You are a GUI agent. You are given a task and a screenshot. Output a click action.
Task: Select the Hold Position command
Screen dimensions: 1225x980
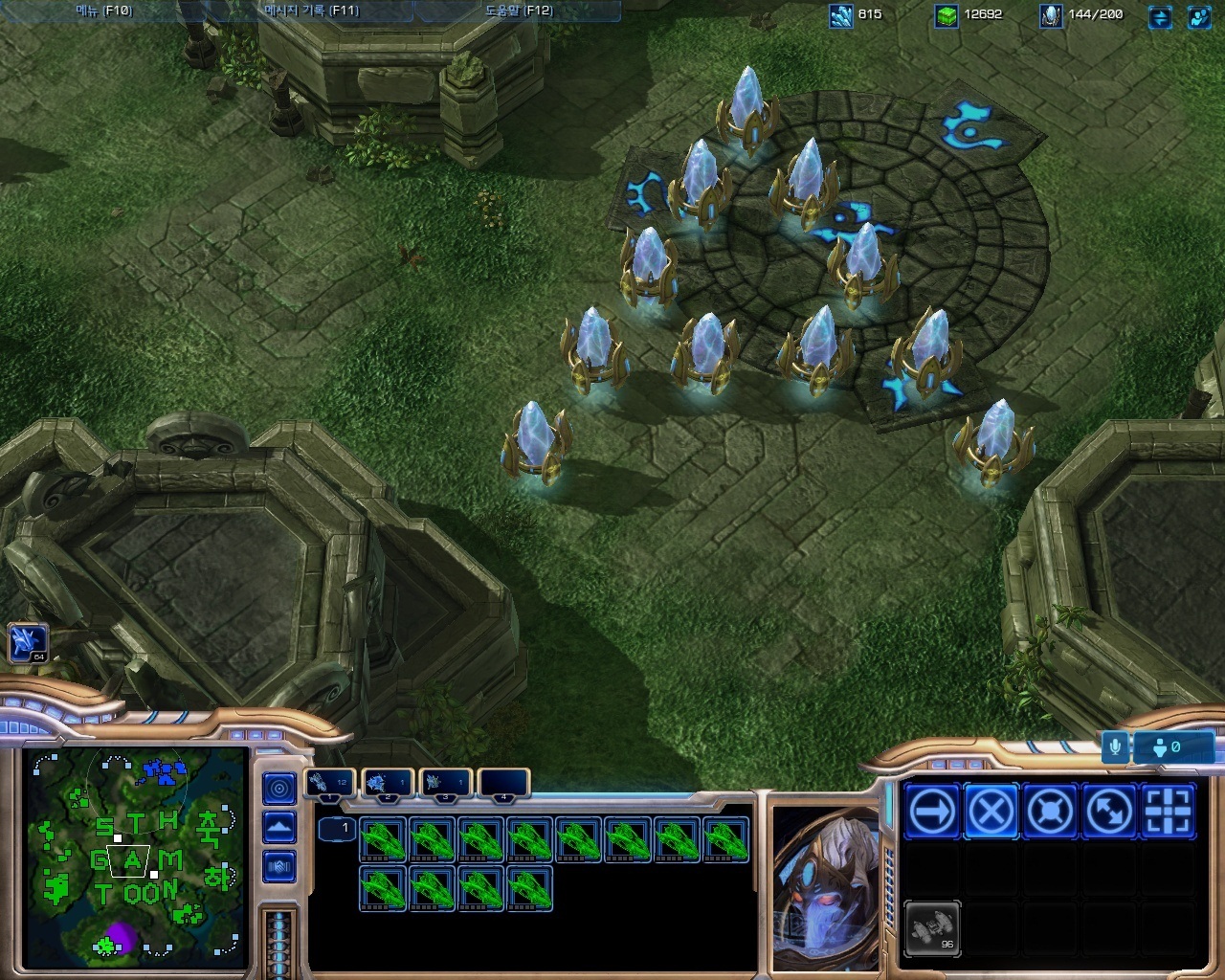(x=1050, y=812)
